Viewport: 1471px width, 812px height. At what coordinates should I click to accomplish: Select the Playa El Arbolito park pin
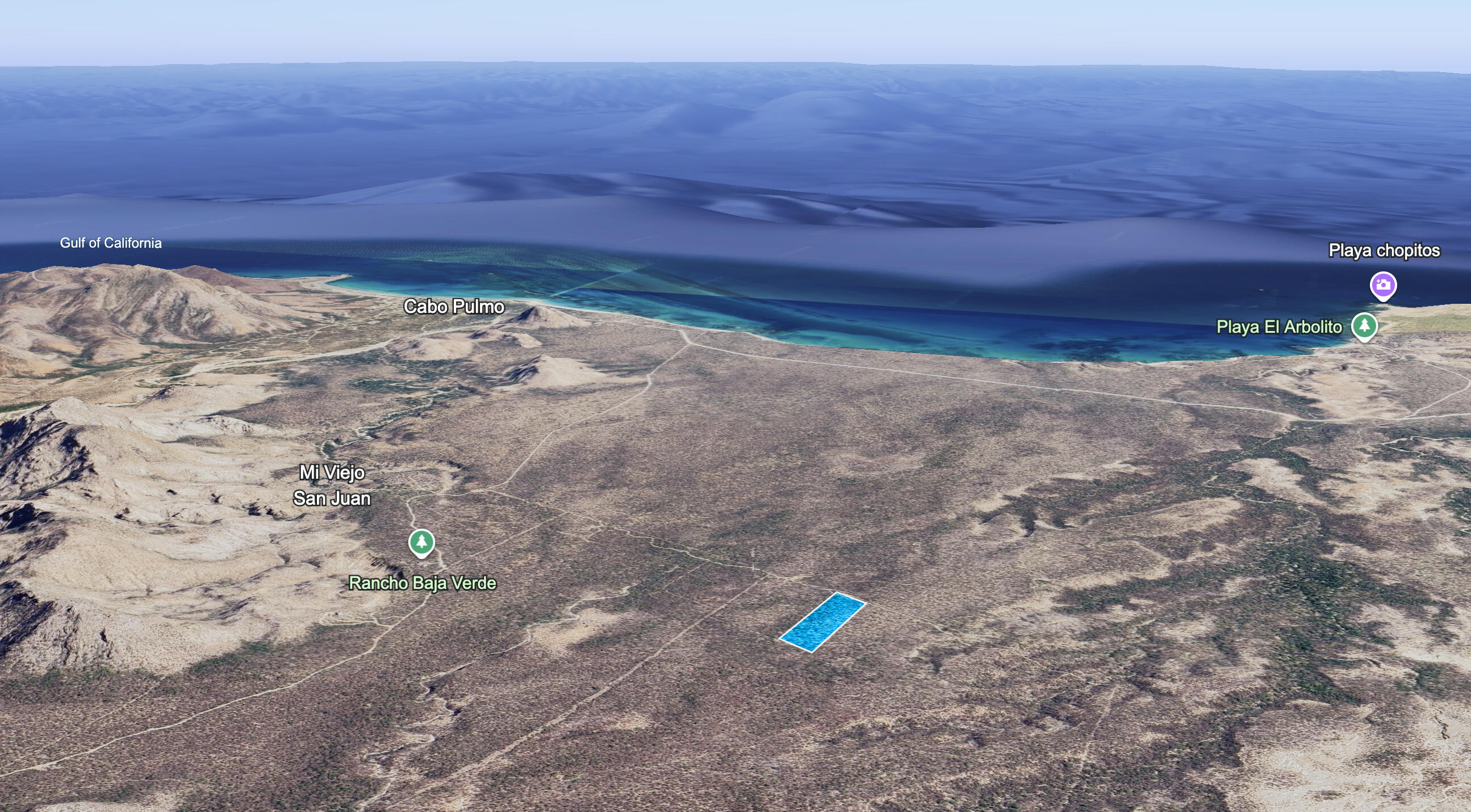(1364, 326)
